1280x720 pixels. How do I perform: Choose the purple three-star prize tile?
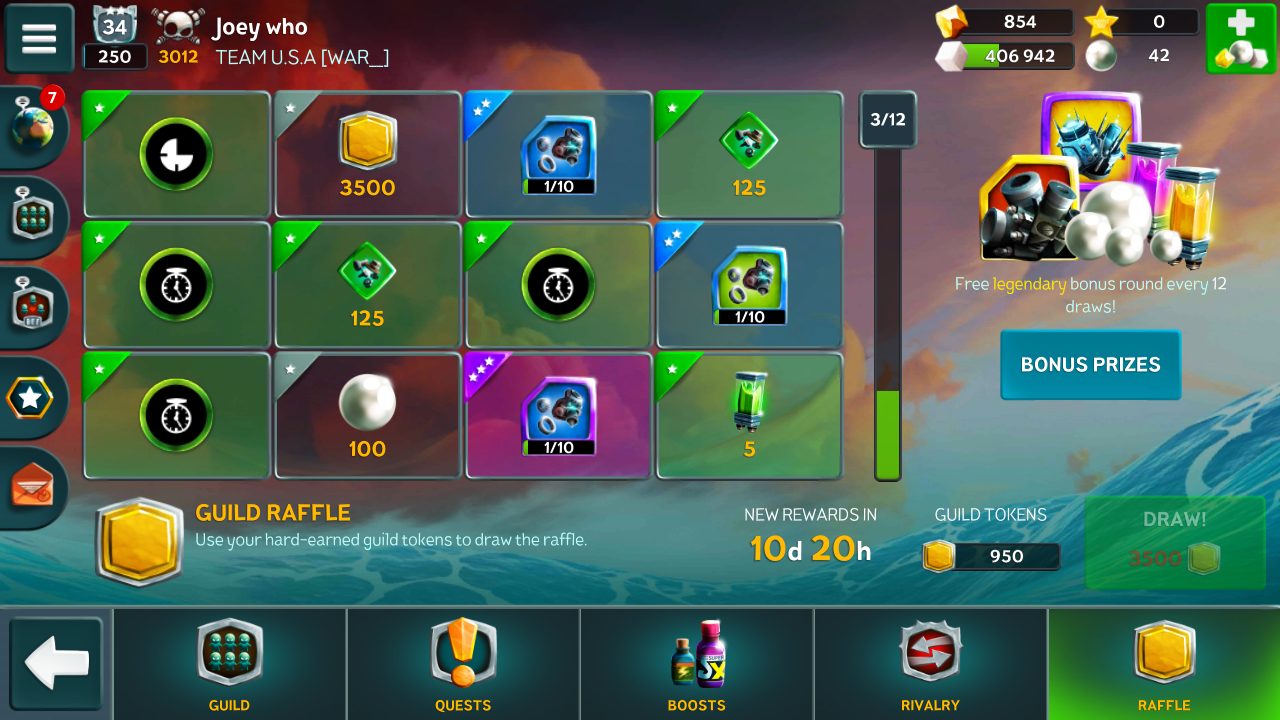[x=558, y=416]
